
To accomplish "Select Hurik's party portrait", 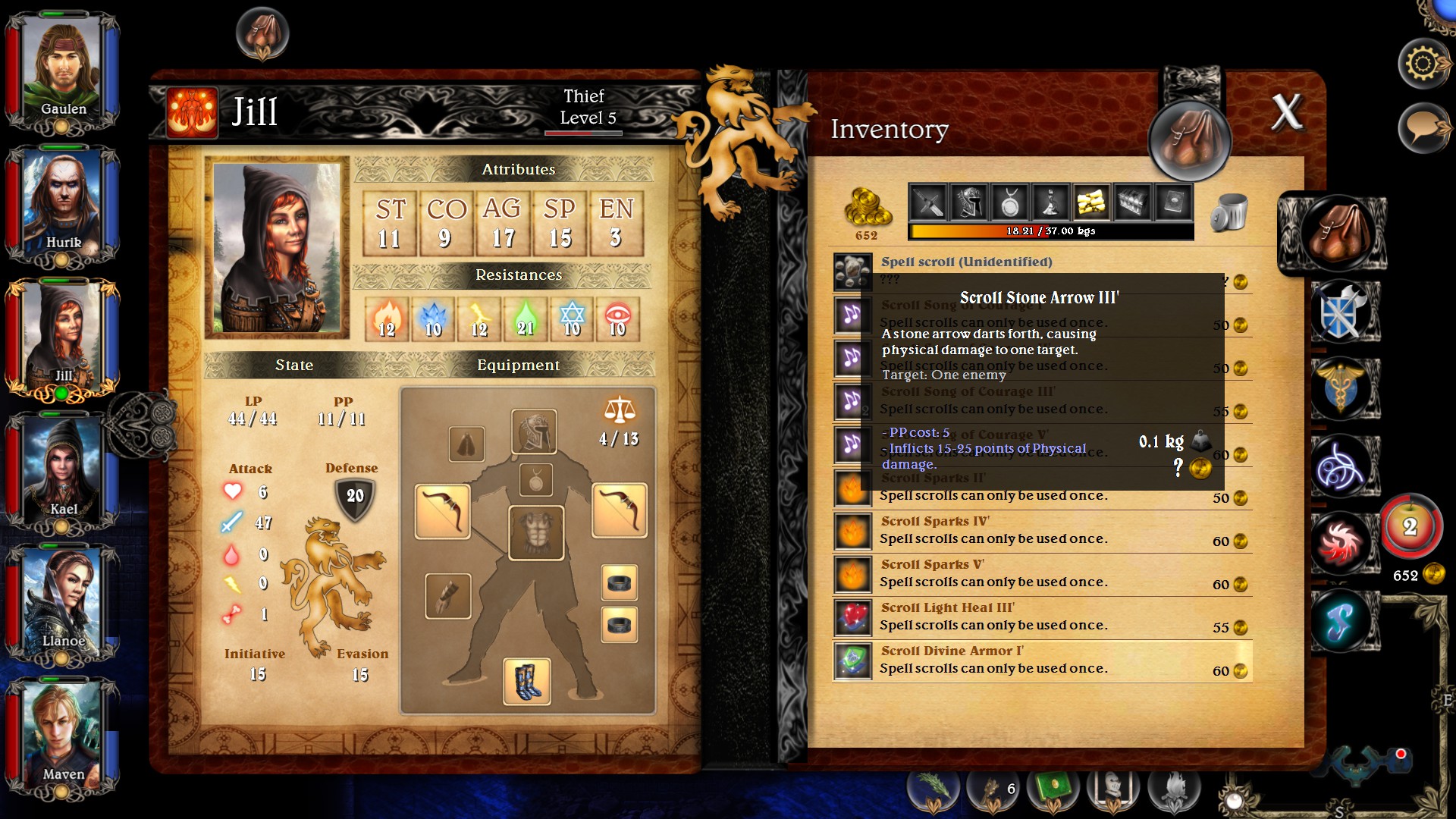I will (62, 202).
